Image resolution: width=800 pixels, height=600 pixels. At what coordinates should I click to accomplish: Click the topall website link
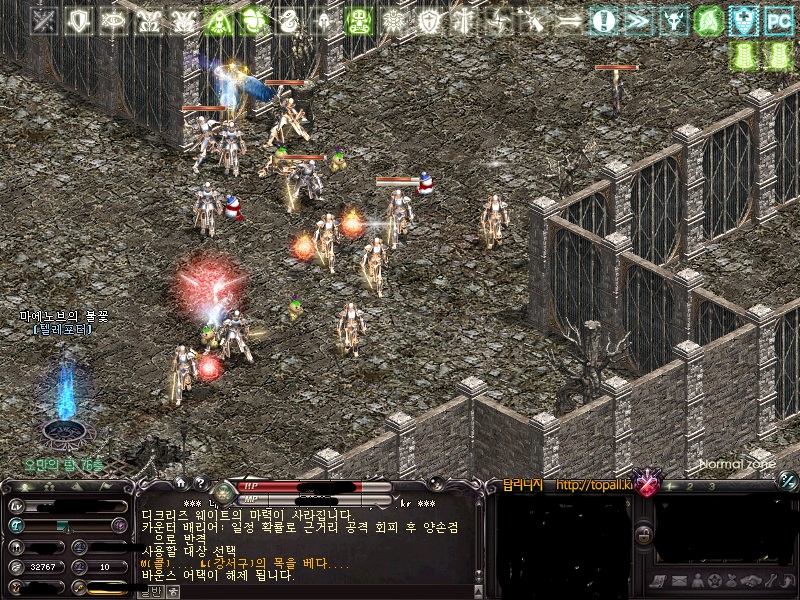point(595,485)
